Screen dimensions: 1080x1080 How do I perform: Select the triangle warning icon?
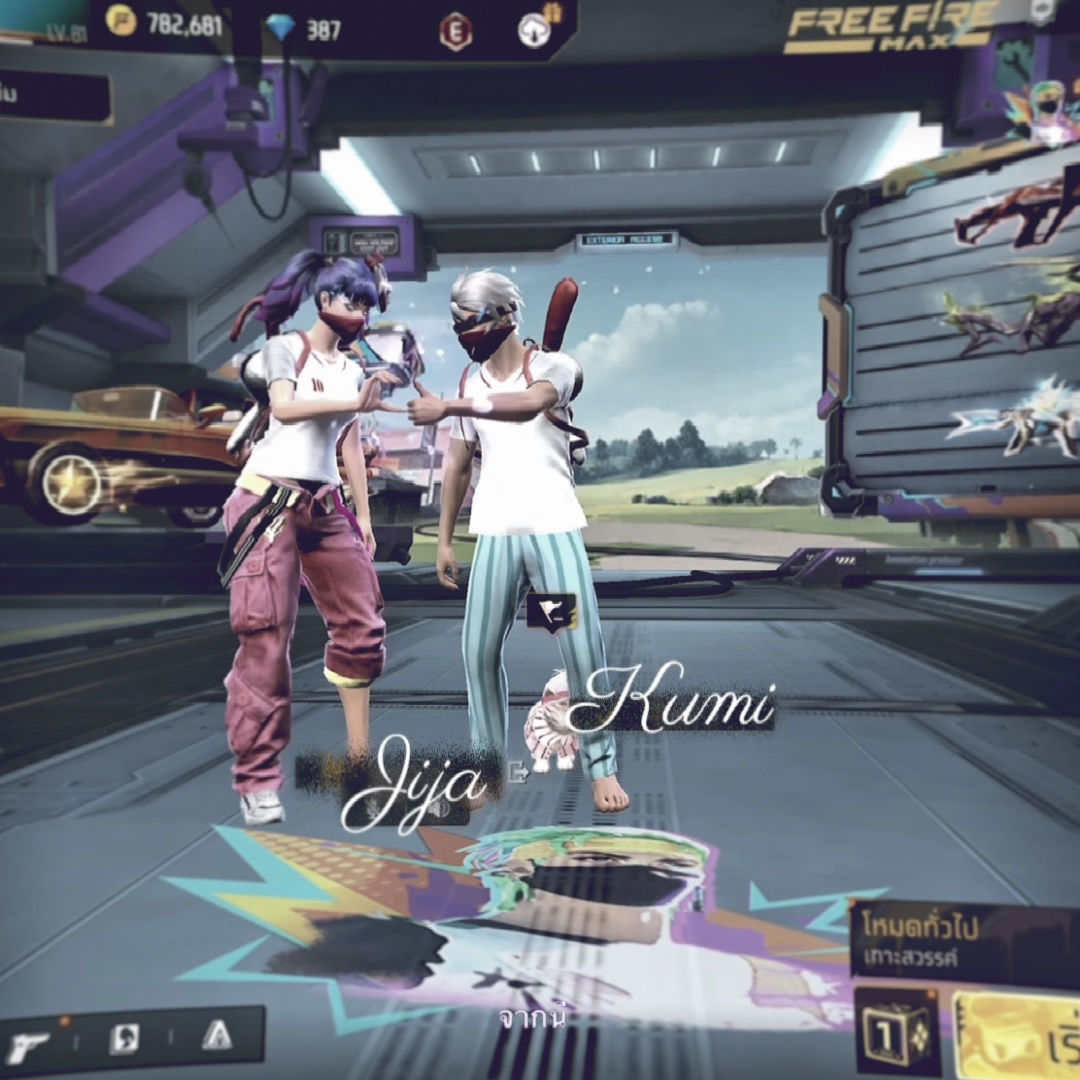tap(216, 1037)
